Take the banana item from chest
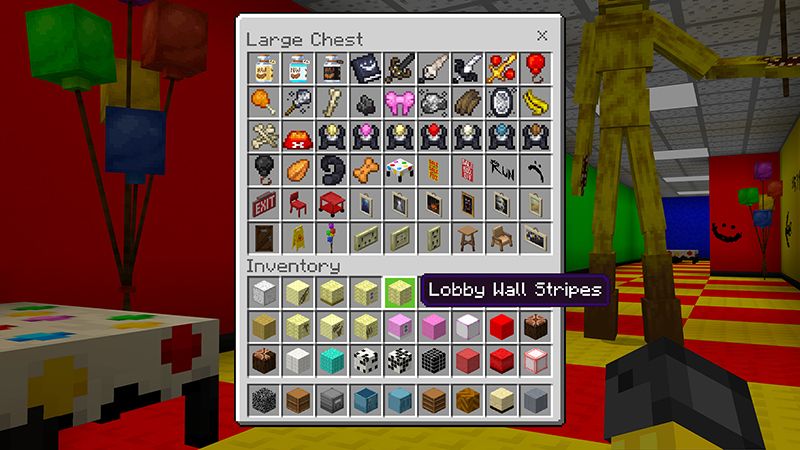 (x=535, y=102)
